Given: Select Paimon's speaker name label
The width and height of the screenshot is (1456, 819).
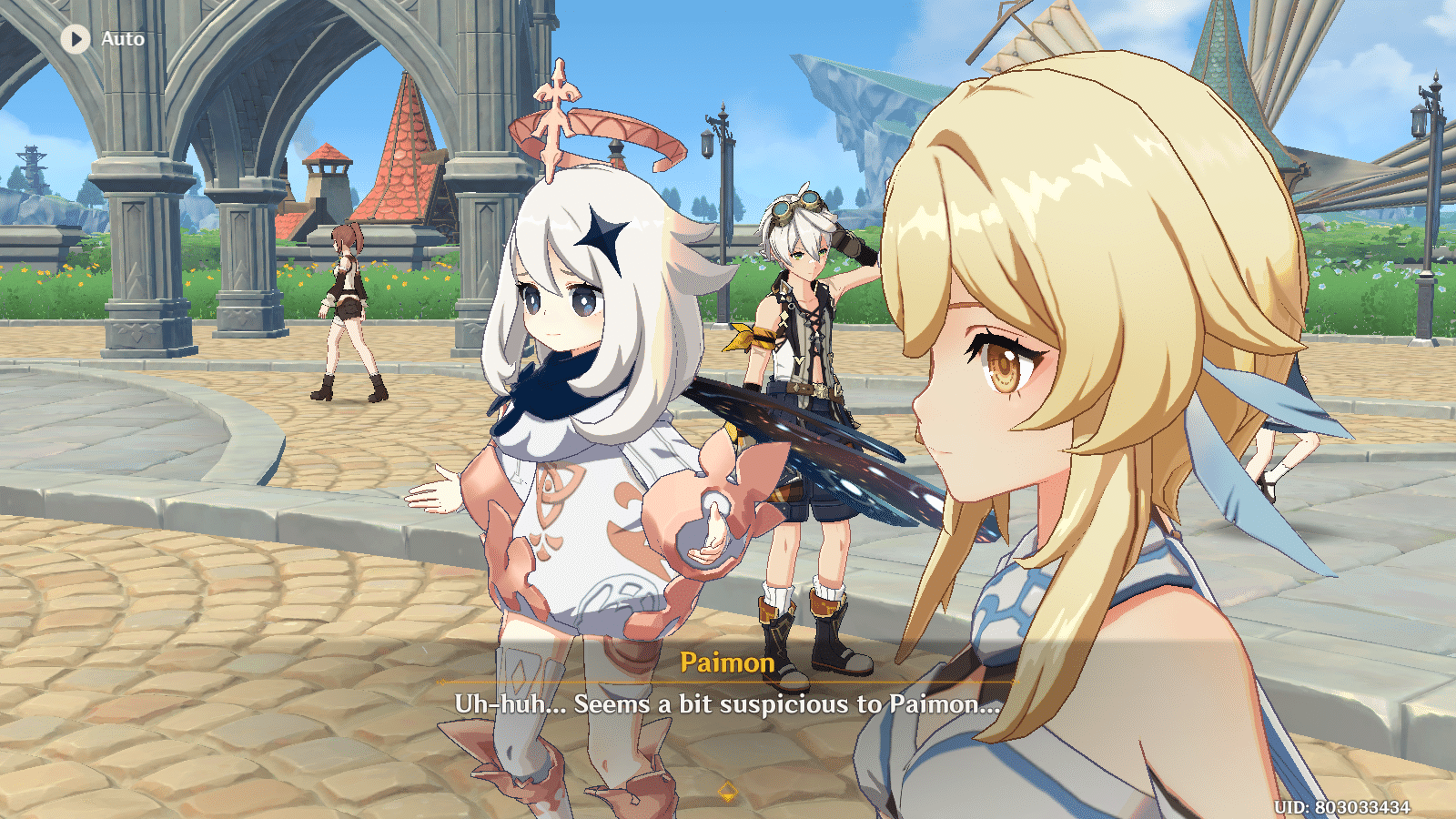Looking at the screenshot, I should pyautogui.click(x=725, y=663).
